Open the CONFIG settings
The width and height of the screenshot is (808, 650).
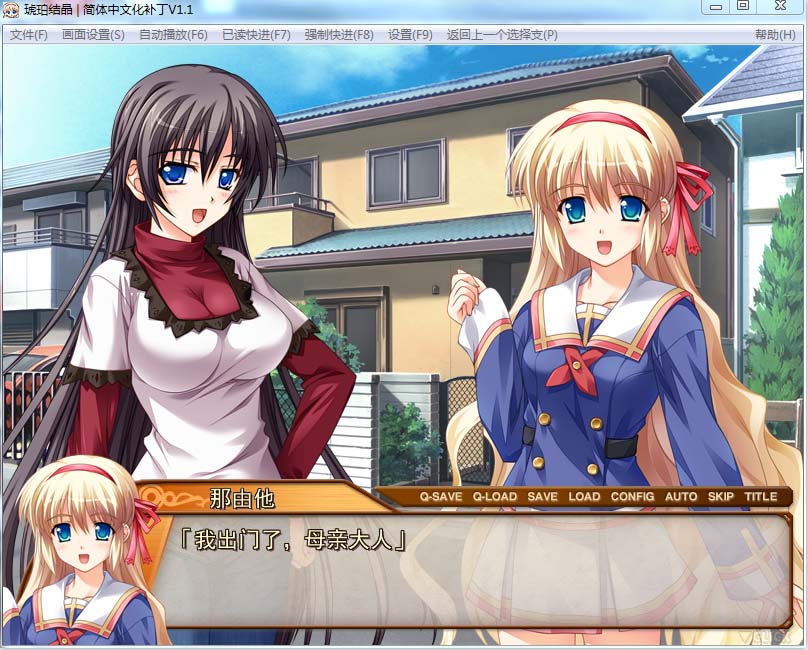[x=632, y=497]
